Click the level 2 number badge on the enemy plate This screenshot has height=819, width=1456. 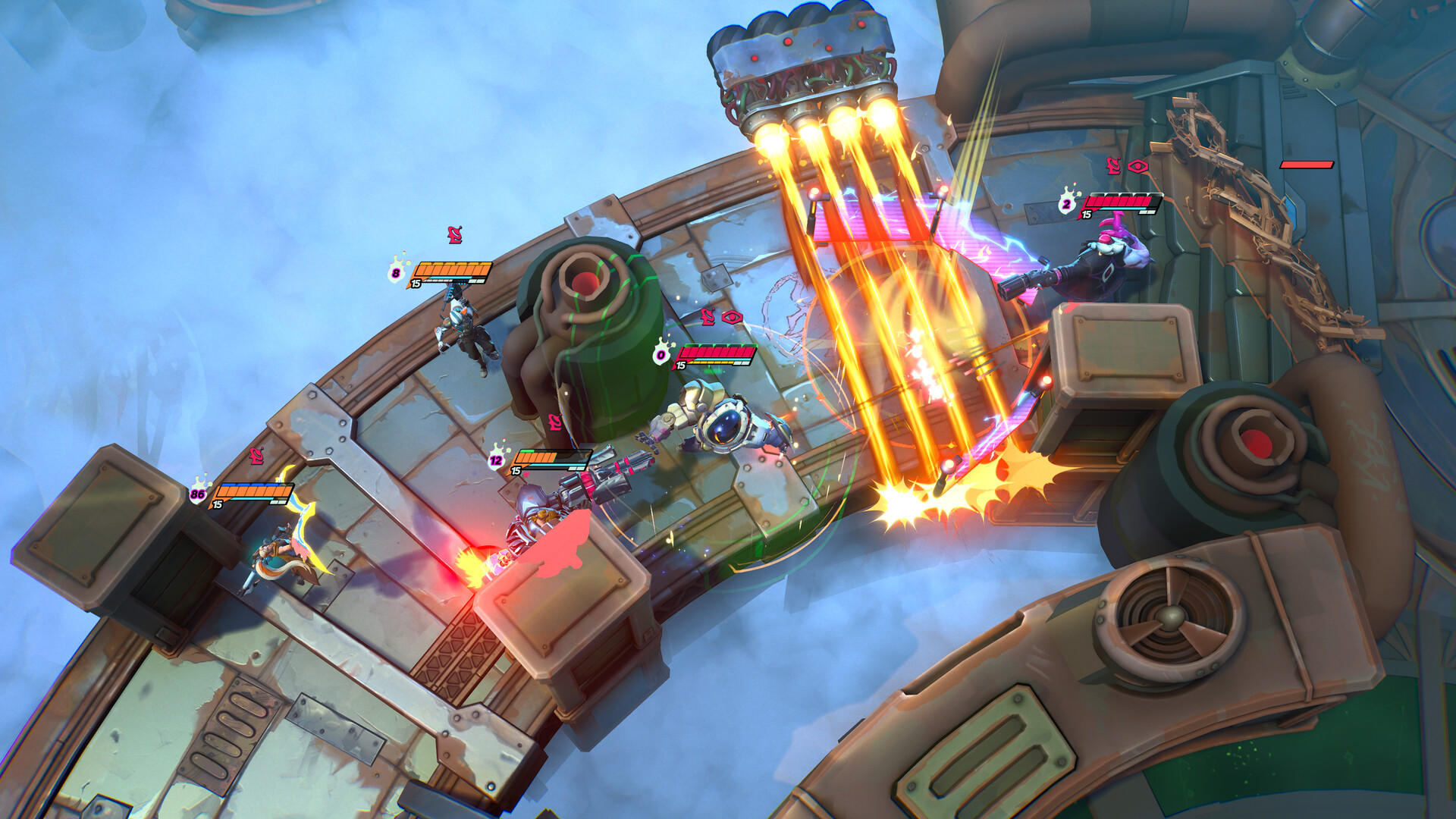point(1067,204)
